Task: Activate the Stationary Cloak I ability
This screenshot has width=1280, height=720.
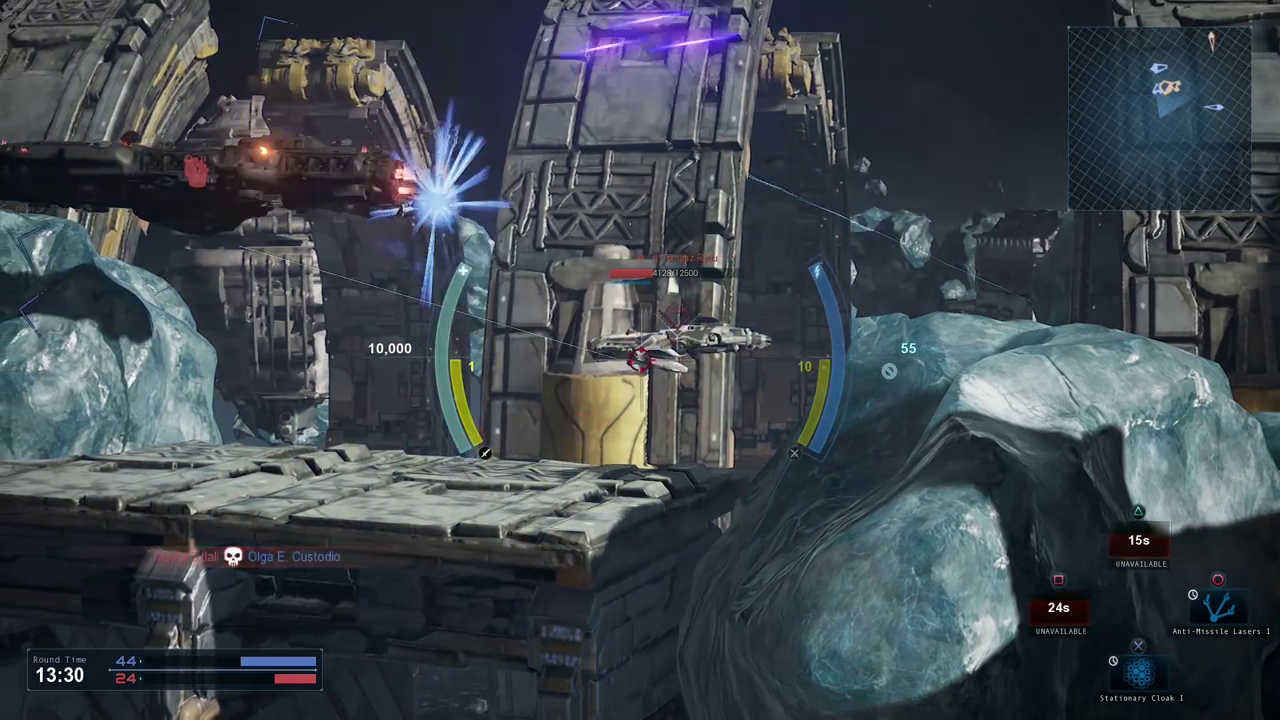Action: tap(1139, 673)
